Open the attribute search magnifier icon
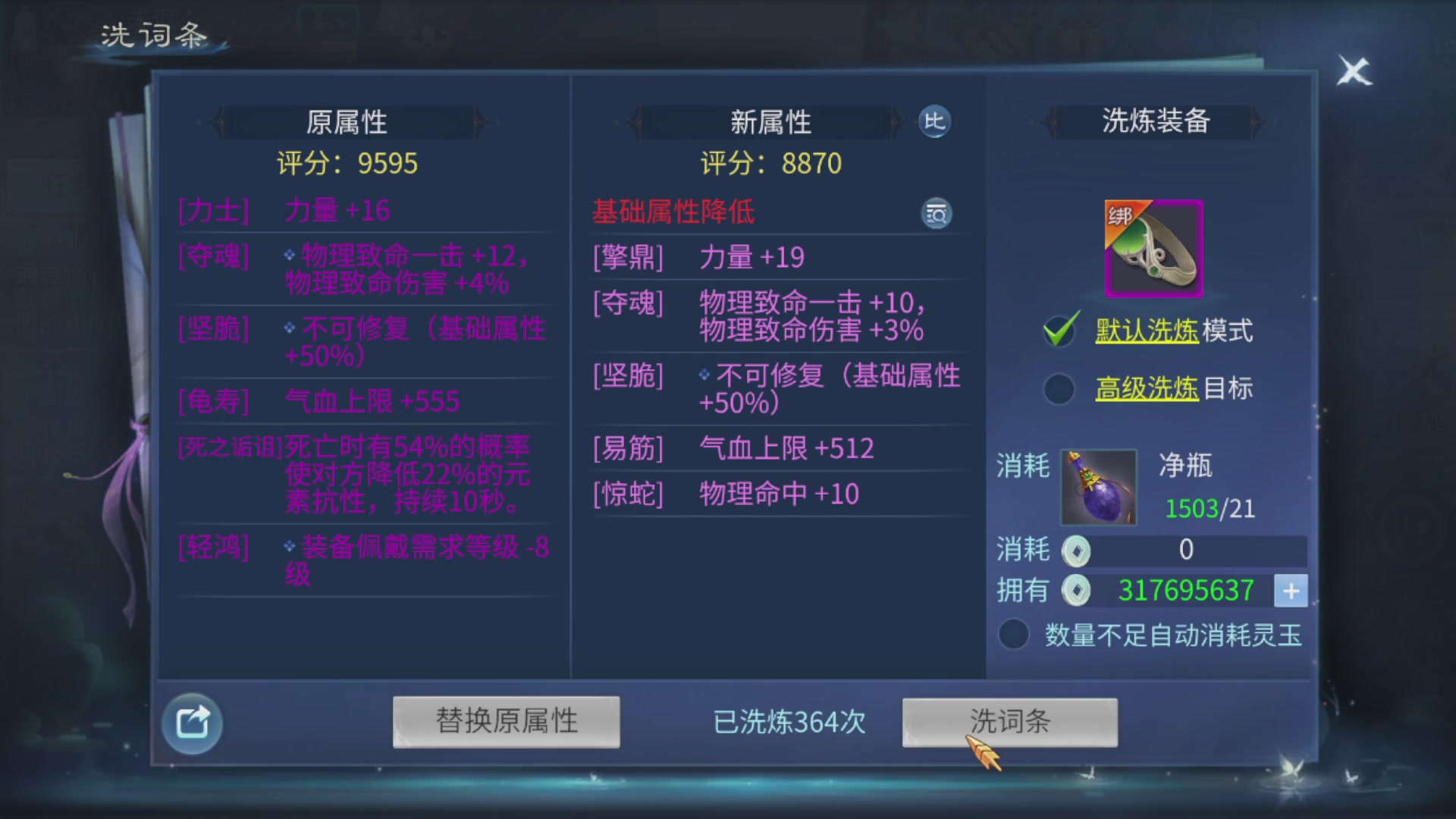This screenshot has width=1456, height=819. pos(936,213)
